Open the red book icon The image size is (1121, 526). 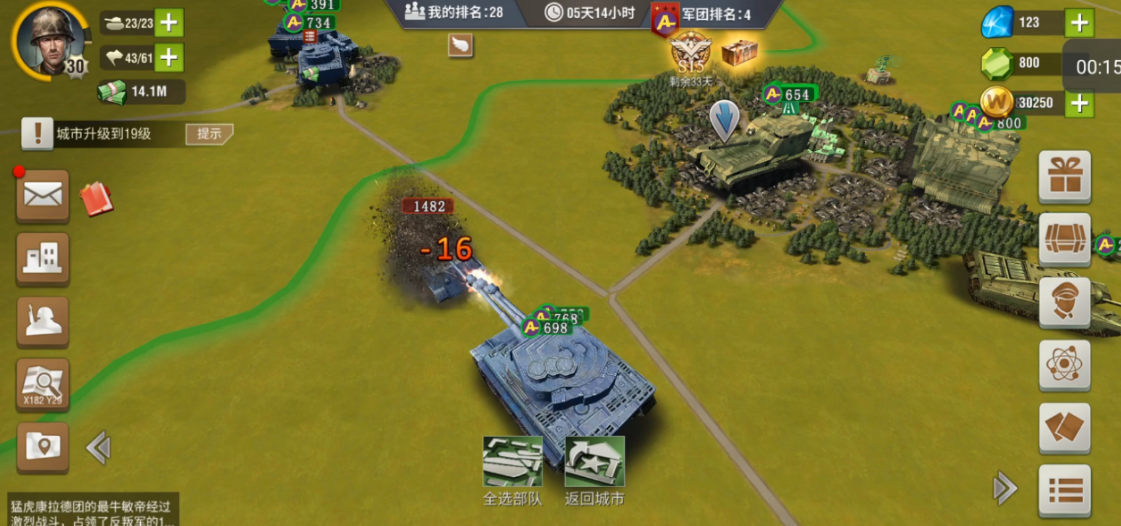point(96,198)
